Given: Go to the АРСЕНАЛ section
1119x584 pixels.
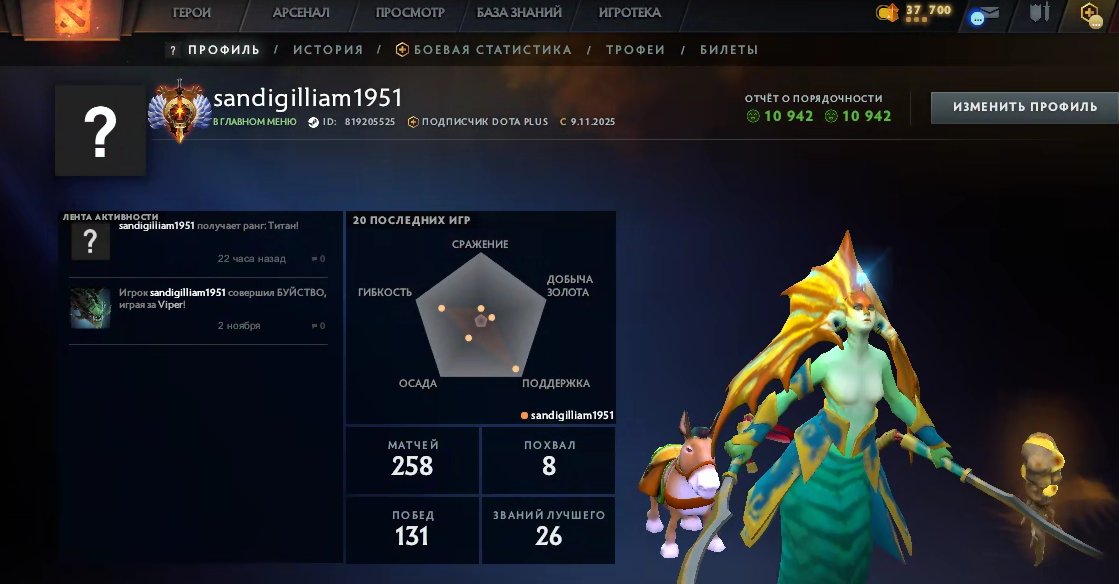Looking at the screenshot, I should click(301, 13).
